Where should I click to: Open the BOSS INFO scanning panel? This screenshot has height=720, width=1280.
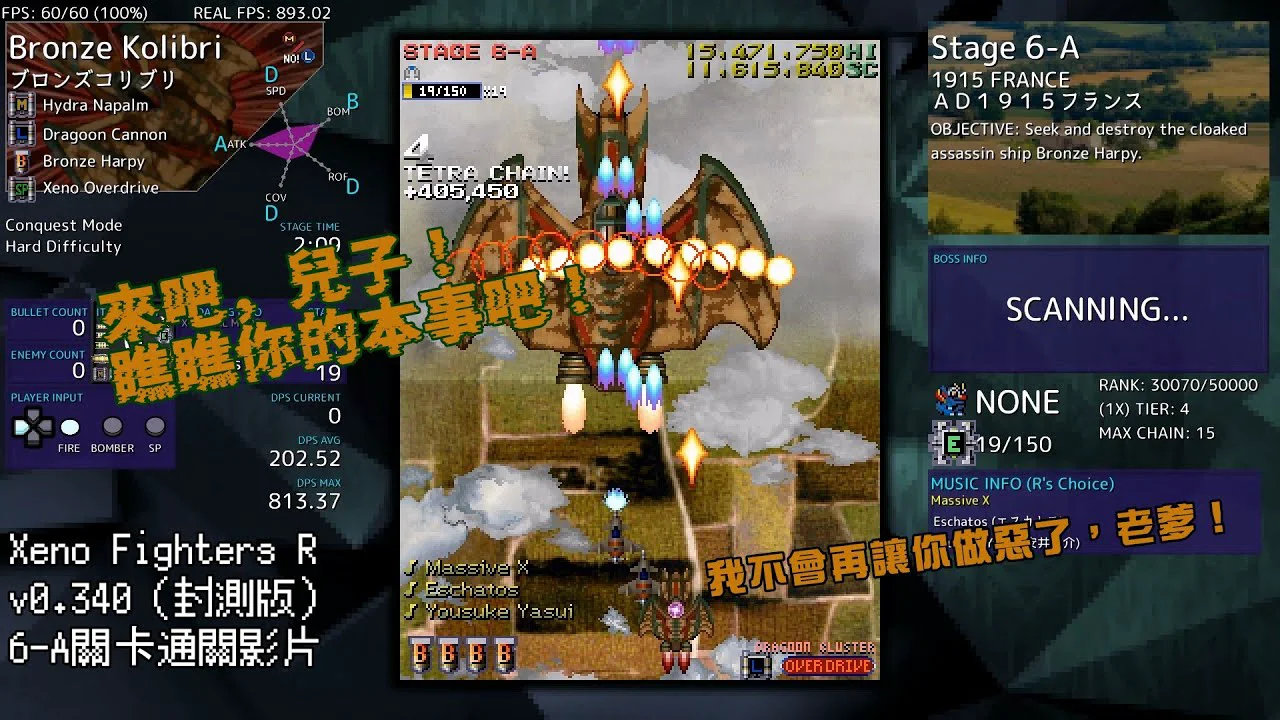pos(1097,309)
